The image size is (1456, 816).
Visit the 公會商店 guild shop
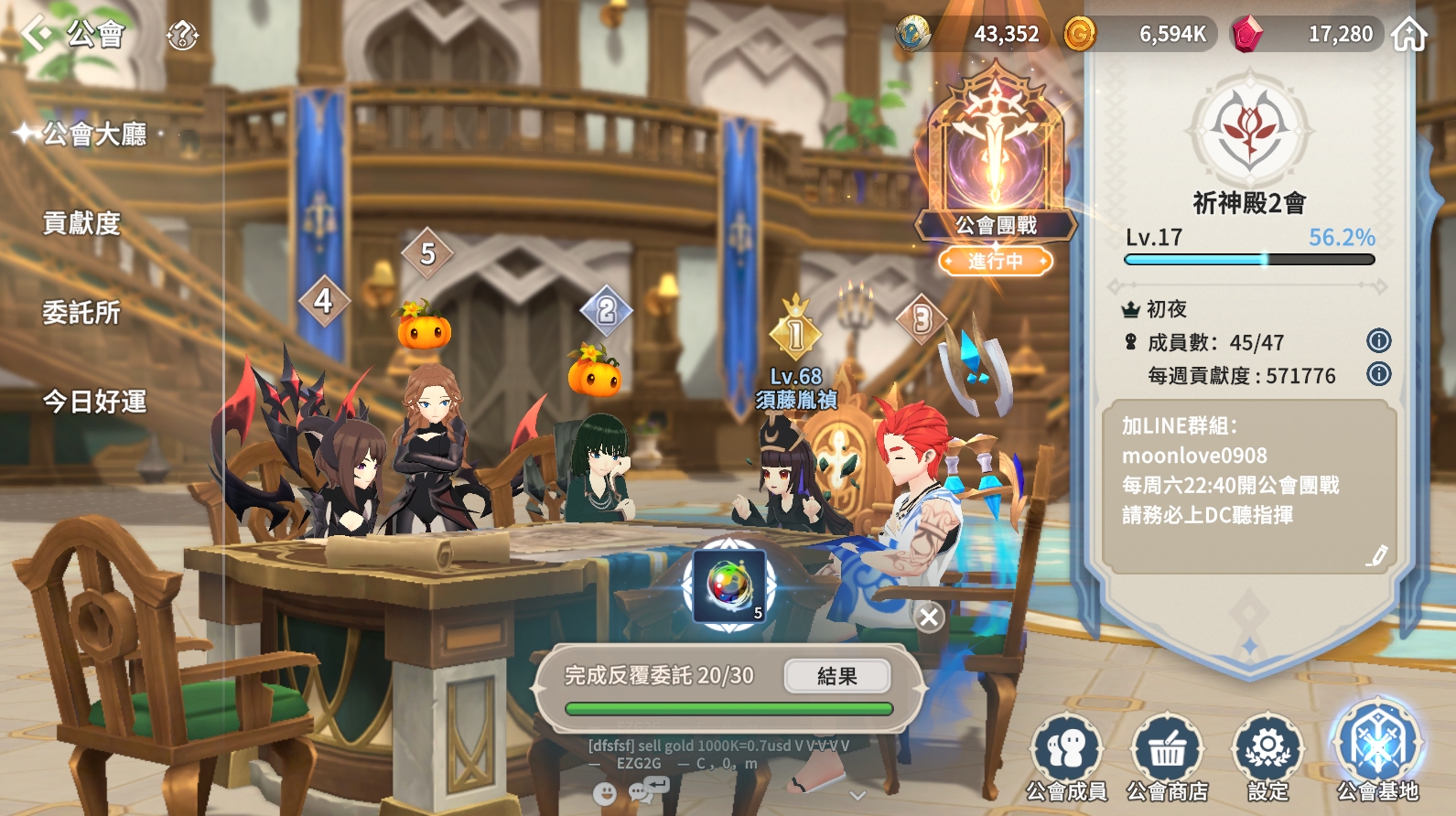(x=1167, y=757)
